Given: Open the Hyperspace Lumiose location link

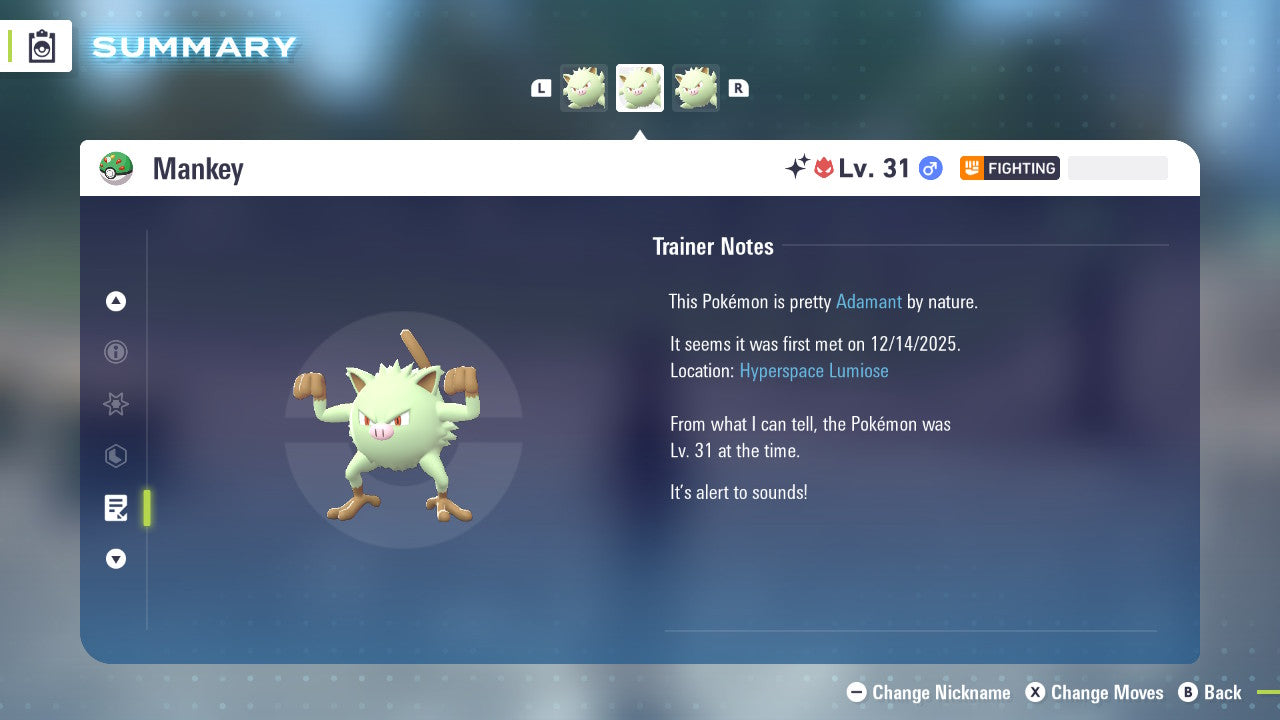Looking at the screenshot, I should point(814,370).
